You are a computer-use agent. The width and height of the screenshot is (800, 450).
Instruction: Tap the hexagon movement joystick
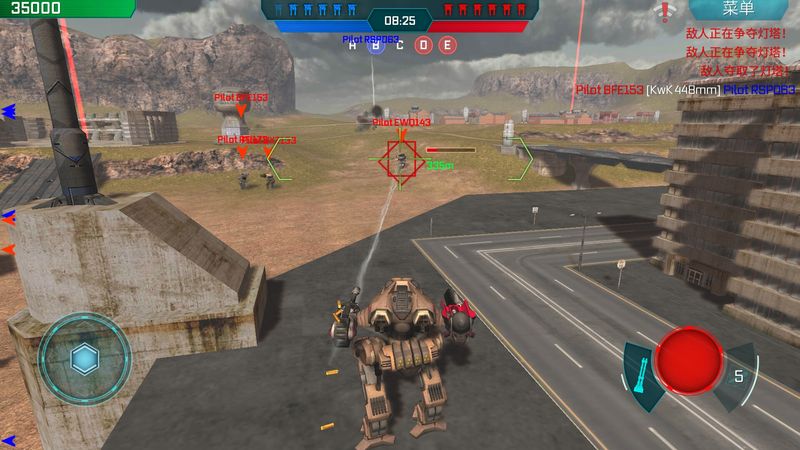click(x=83, y=358)
